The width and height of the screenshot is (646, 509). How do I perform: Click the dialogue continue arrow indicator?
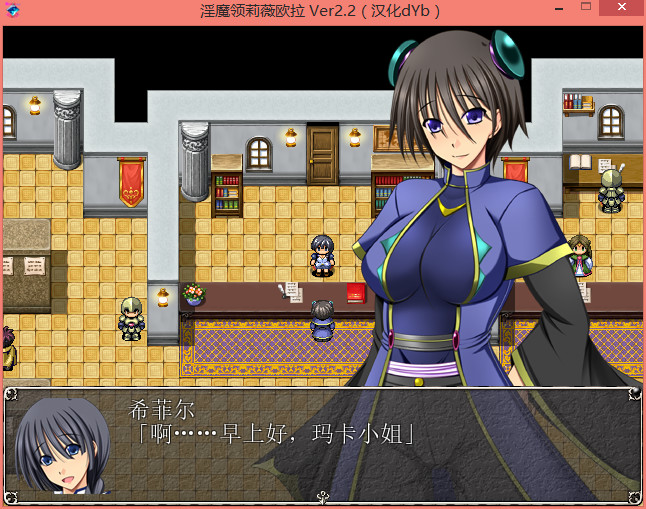click(323, 496)
